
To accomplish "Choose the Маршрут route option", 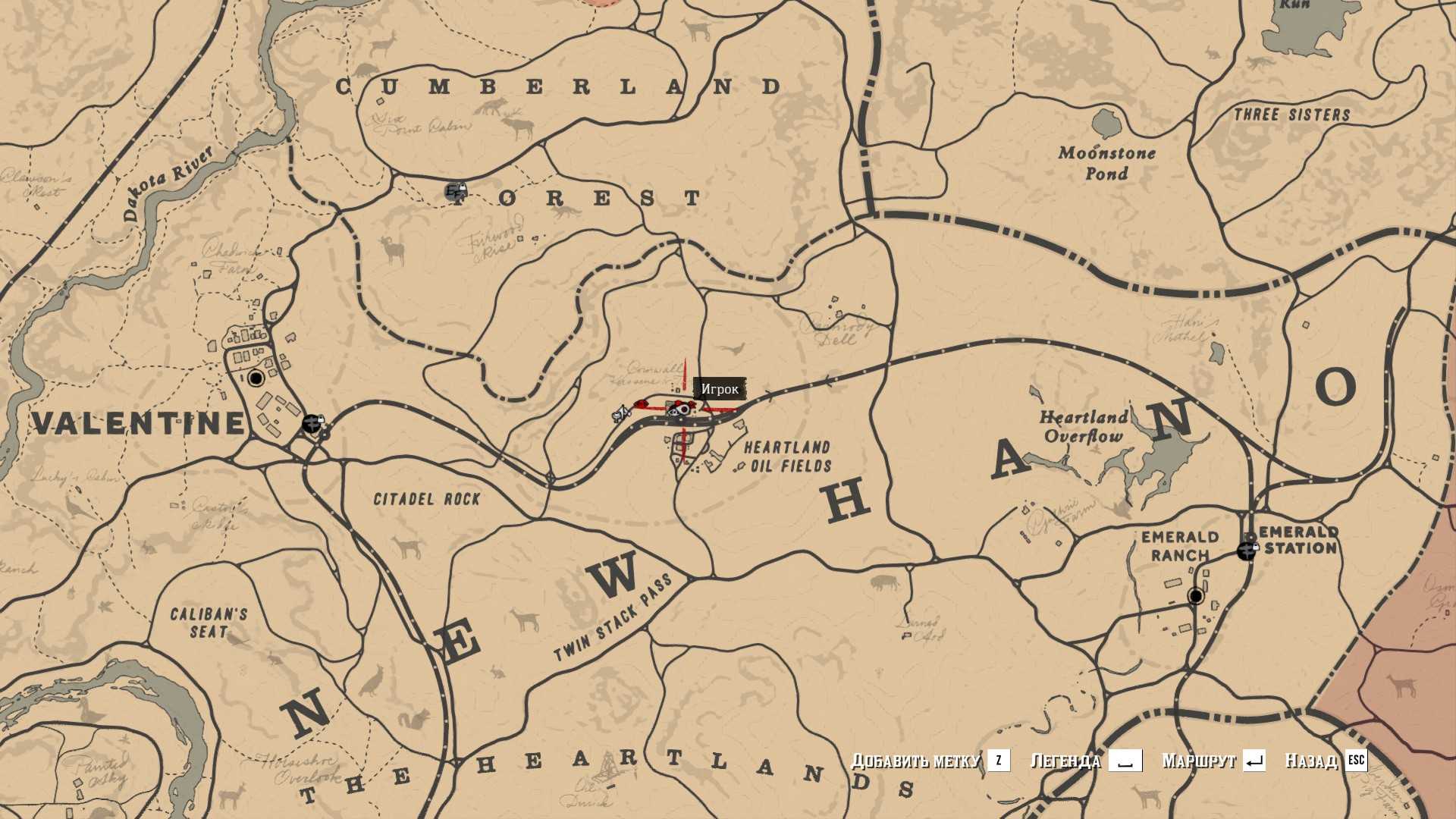I will [x=1199, y=760].
